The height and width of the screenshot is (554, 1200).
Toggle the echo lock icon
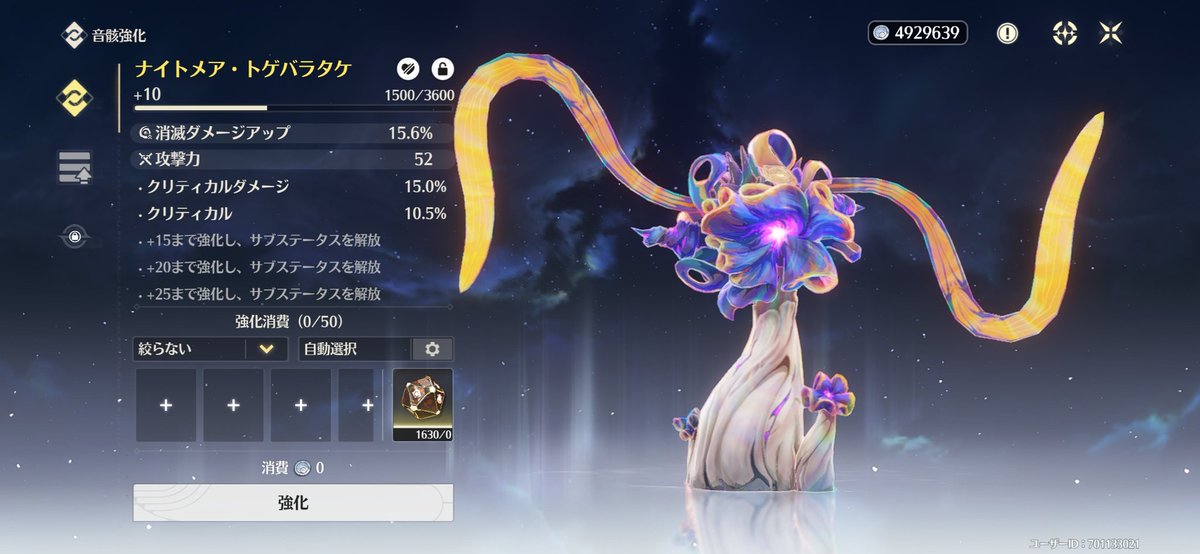pyautogui.click(x=441, y=69)
